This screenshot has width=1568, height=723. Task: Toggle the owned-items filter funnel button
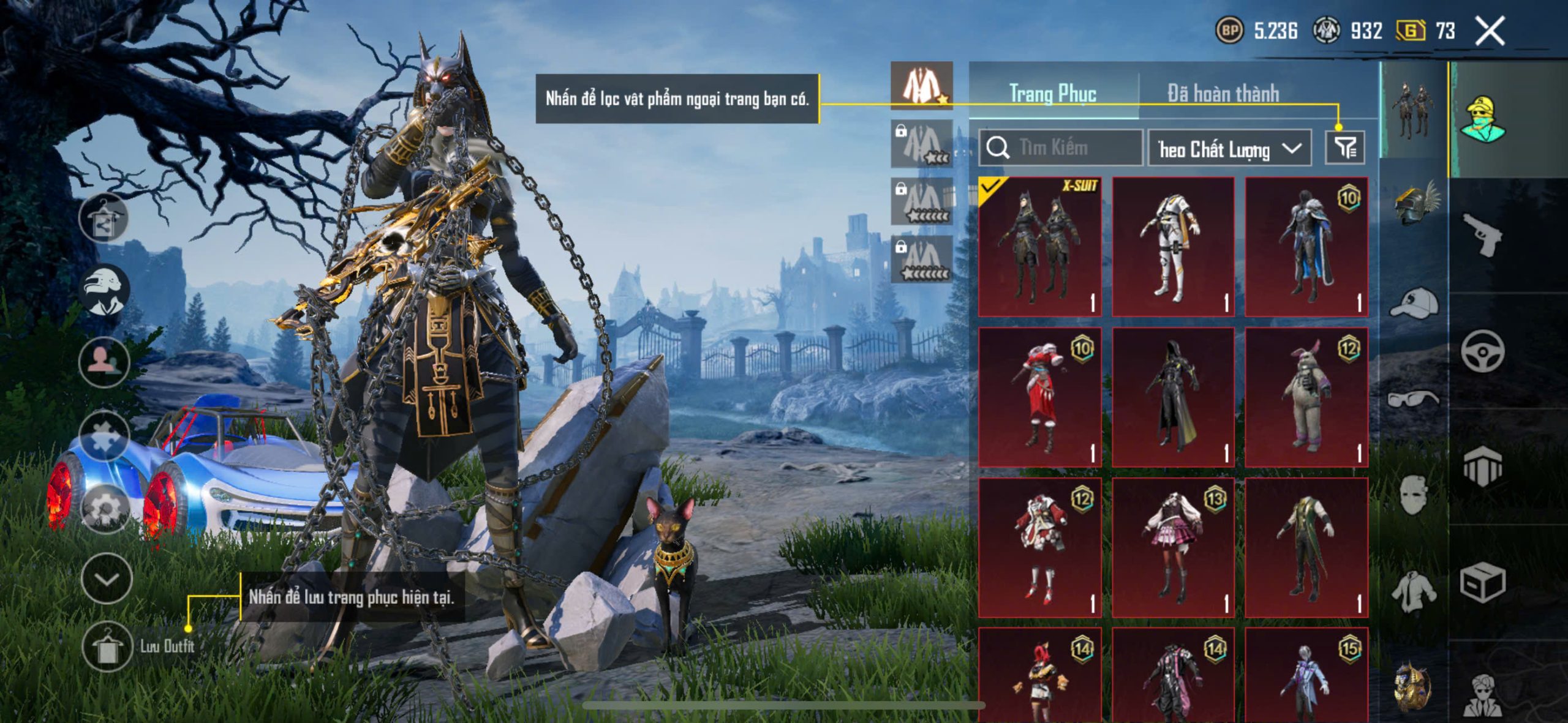[1344, 148]
